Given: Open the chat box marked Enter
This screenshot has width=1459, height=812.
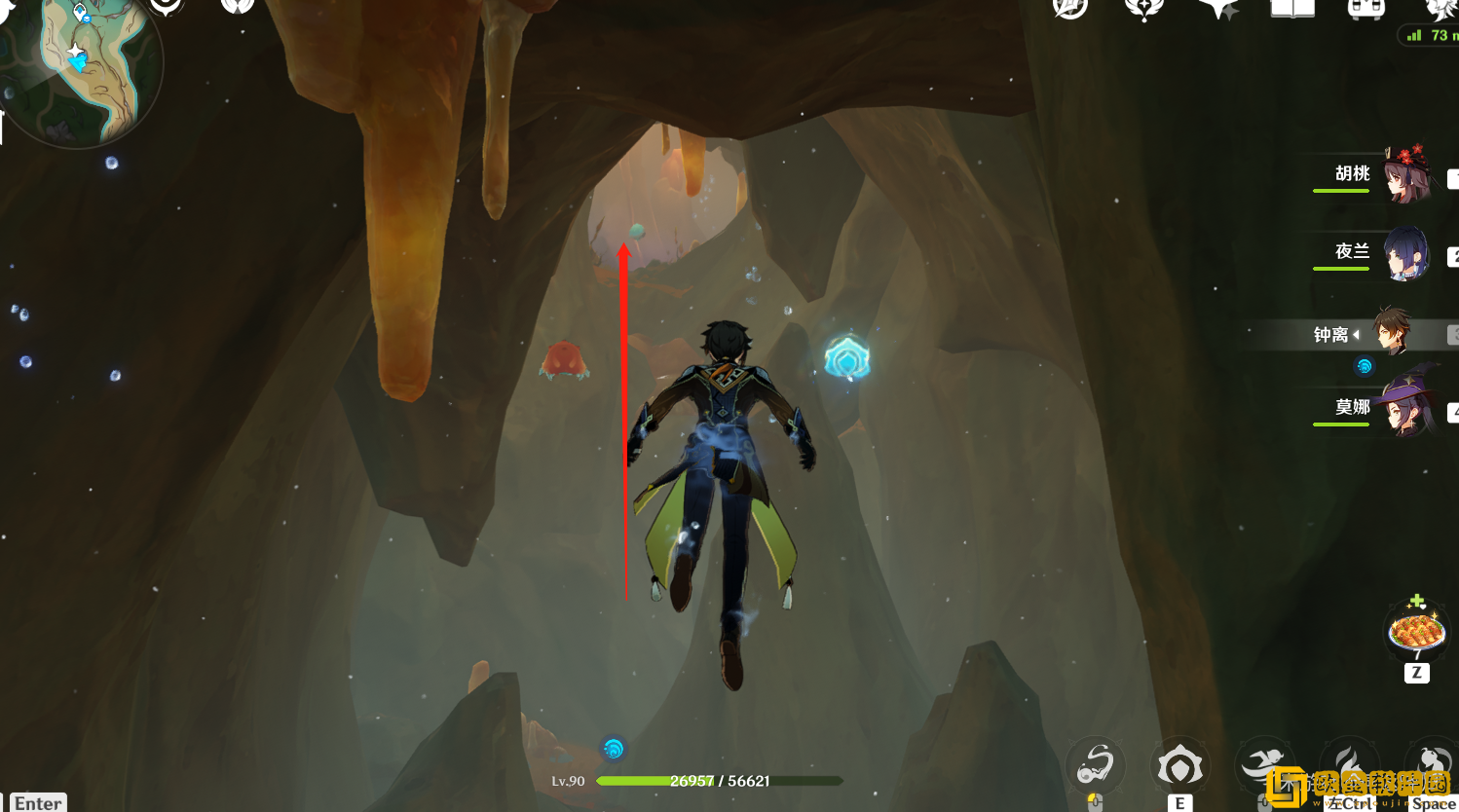Looking at the screenshot, I should 38,802.
